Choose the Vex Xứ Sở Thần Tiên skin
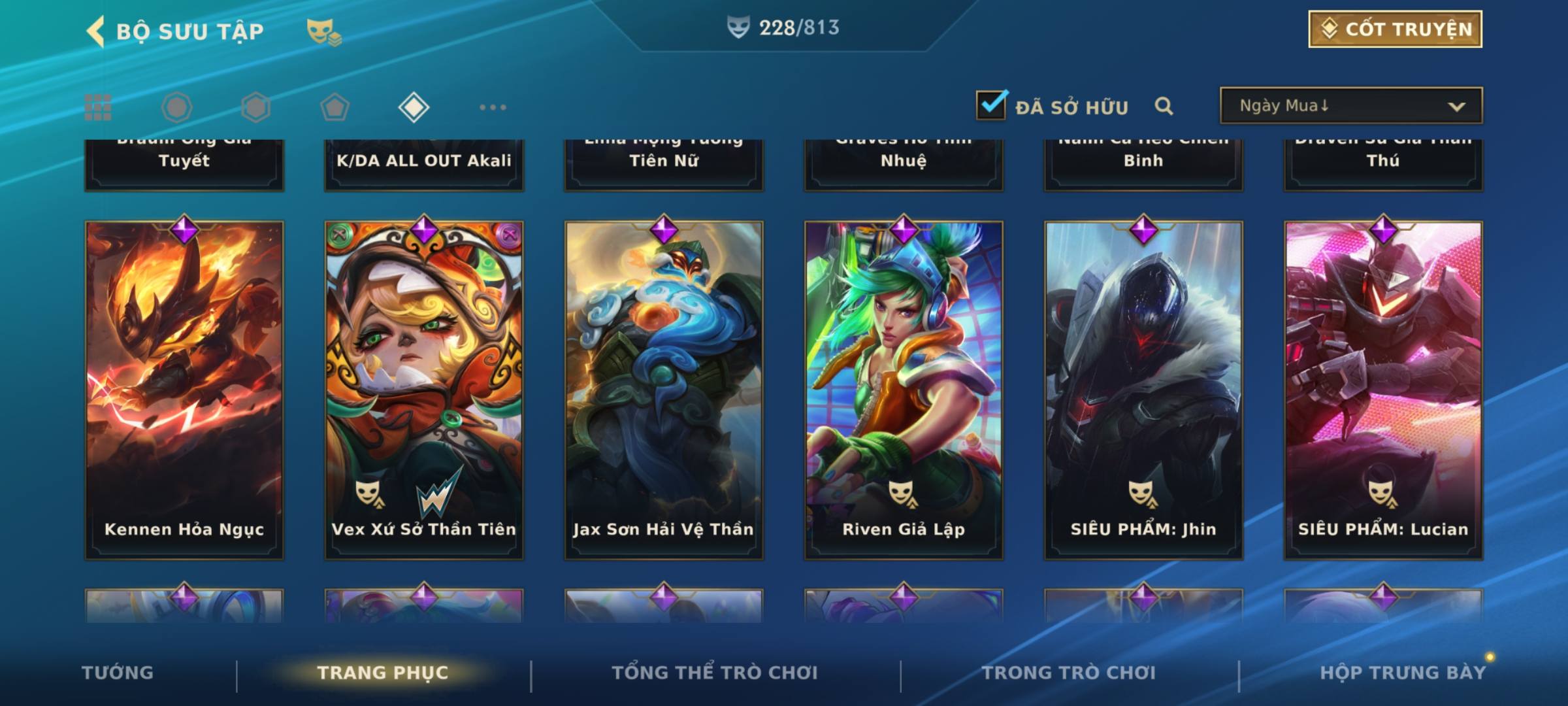Viewport: 1568px width, 706px height. pos(424,390)
